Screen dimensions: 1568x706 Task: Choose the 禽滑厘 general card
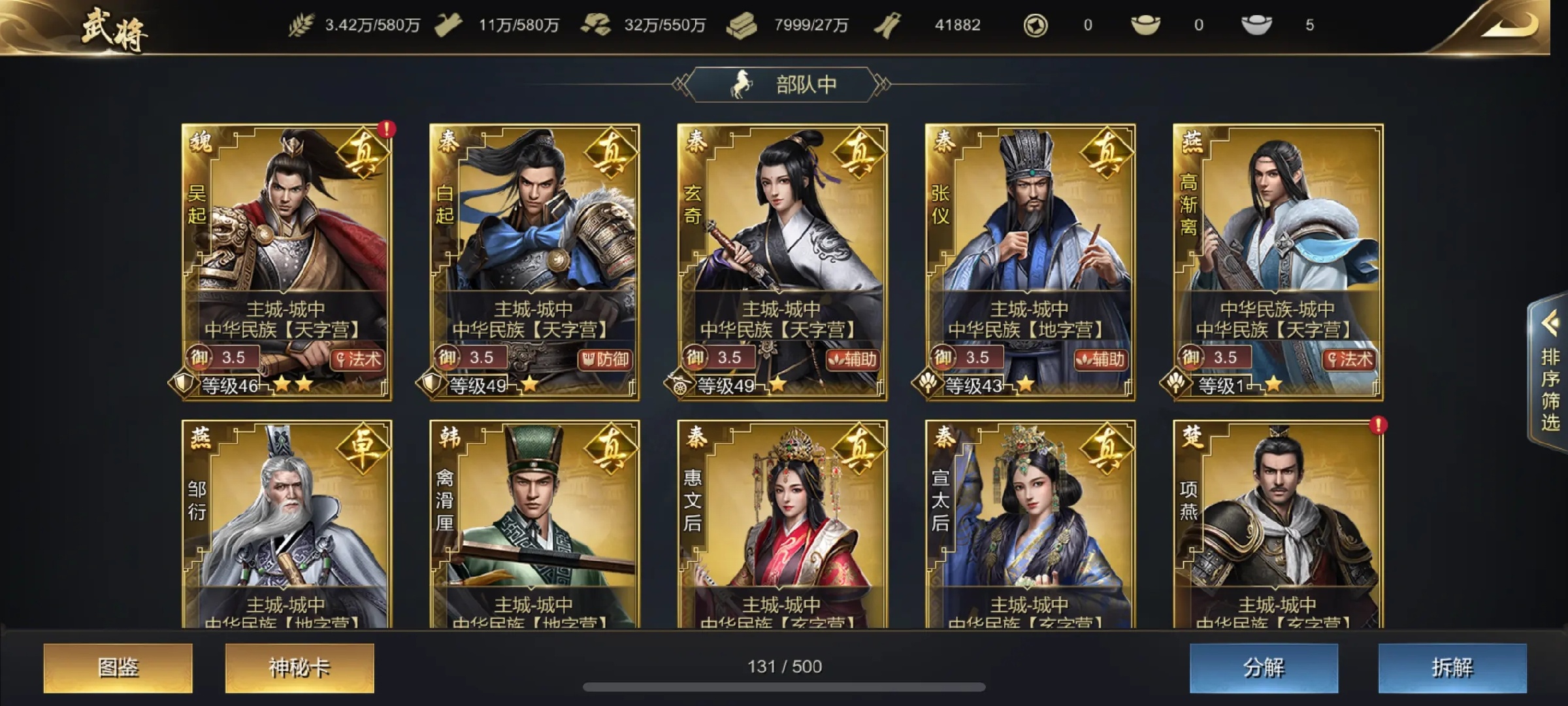tap(534, 523)
